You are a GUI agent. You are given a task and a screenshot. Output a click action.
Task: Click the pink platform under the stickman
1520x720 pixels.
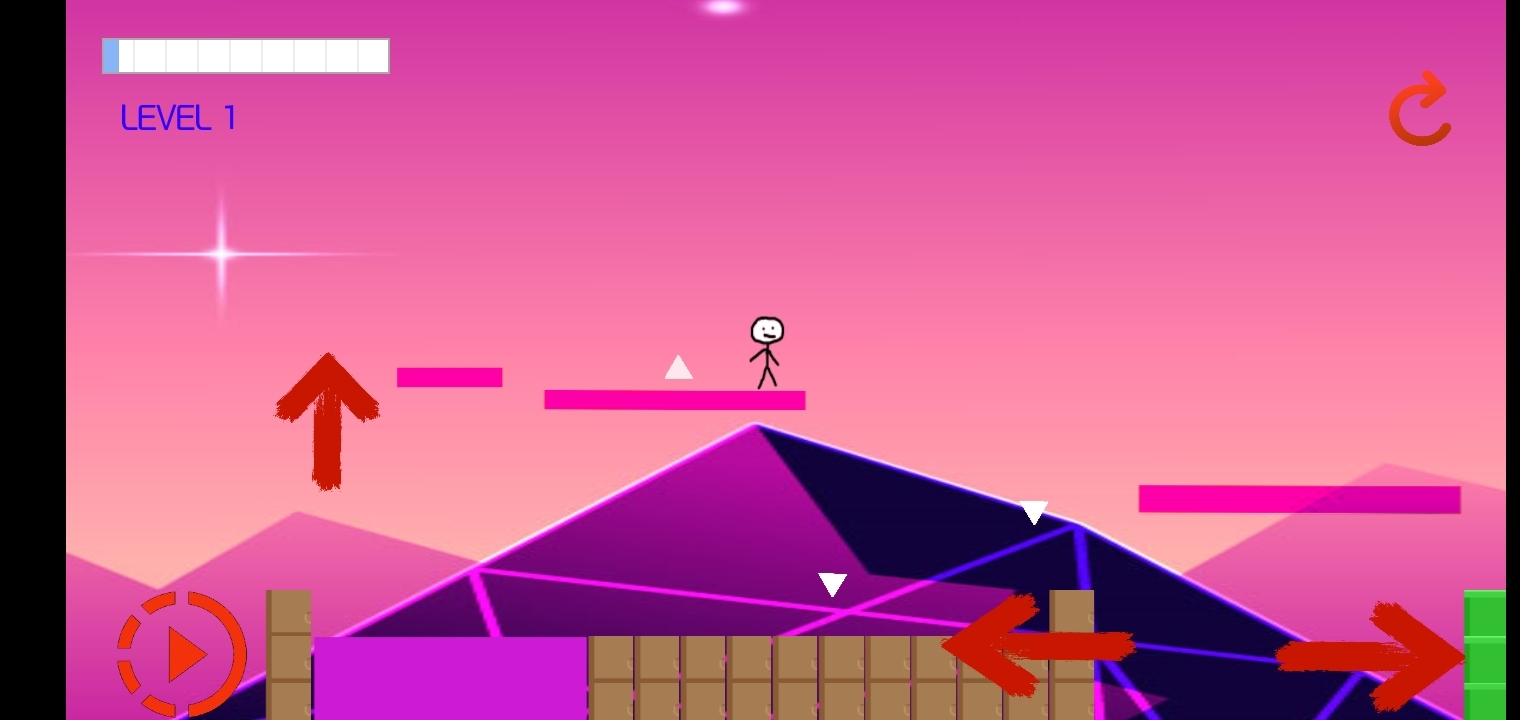(x=674, y=400)
